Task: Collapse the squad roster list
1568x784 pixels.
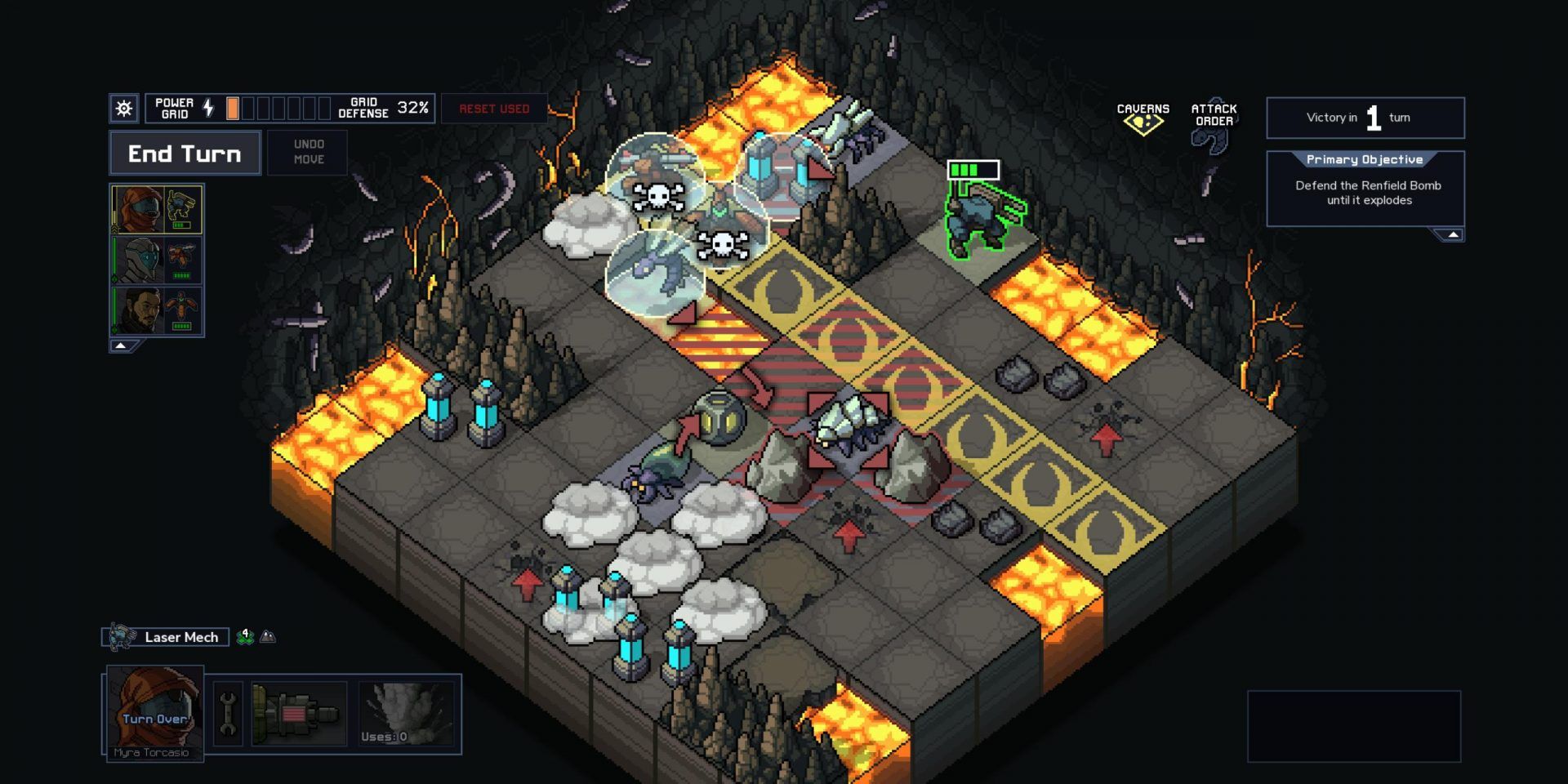Action: pos(121,345)
